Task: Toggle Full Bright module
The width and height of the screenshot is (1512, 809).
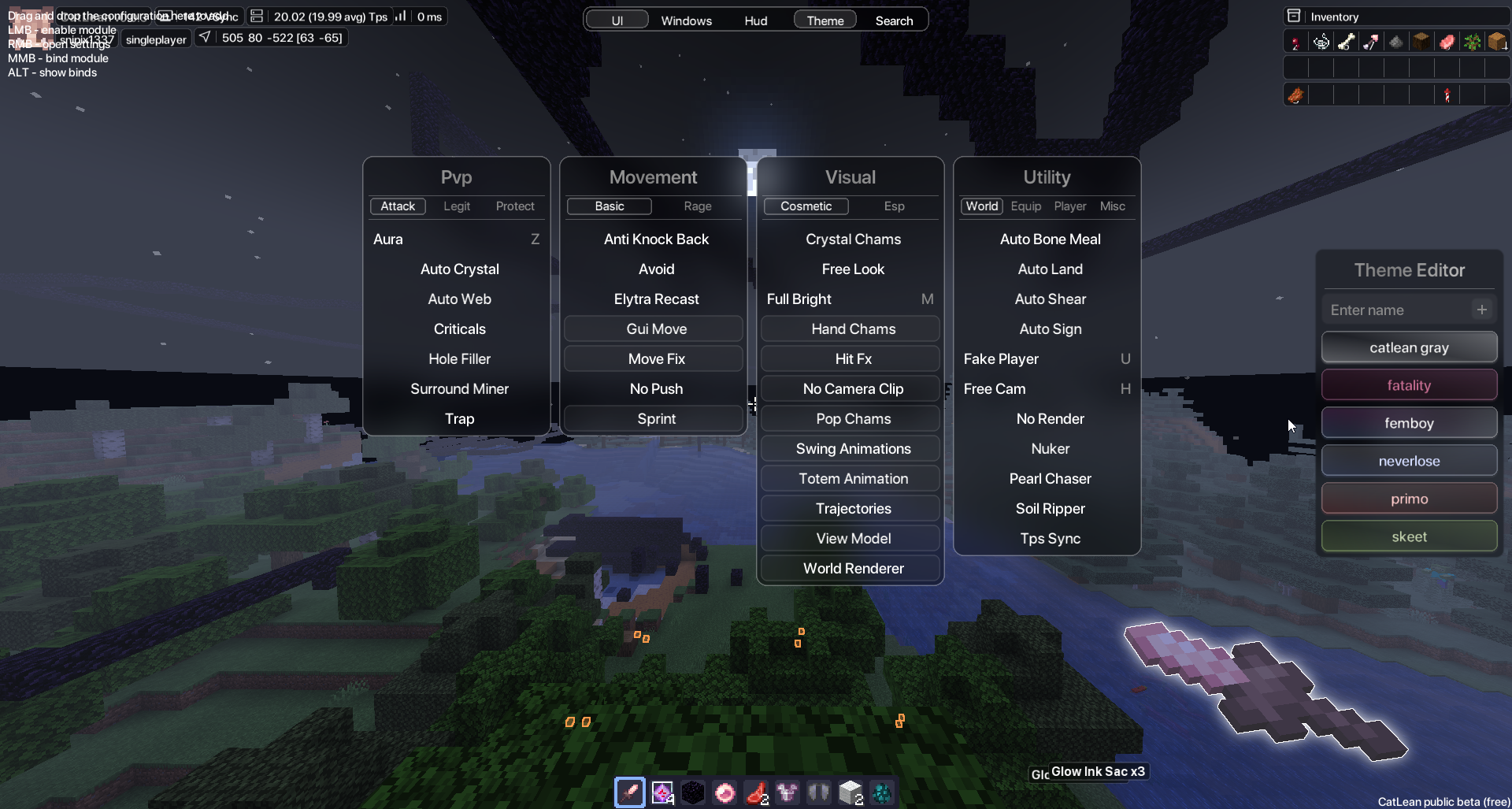Action: pos(799,299)
